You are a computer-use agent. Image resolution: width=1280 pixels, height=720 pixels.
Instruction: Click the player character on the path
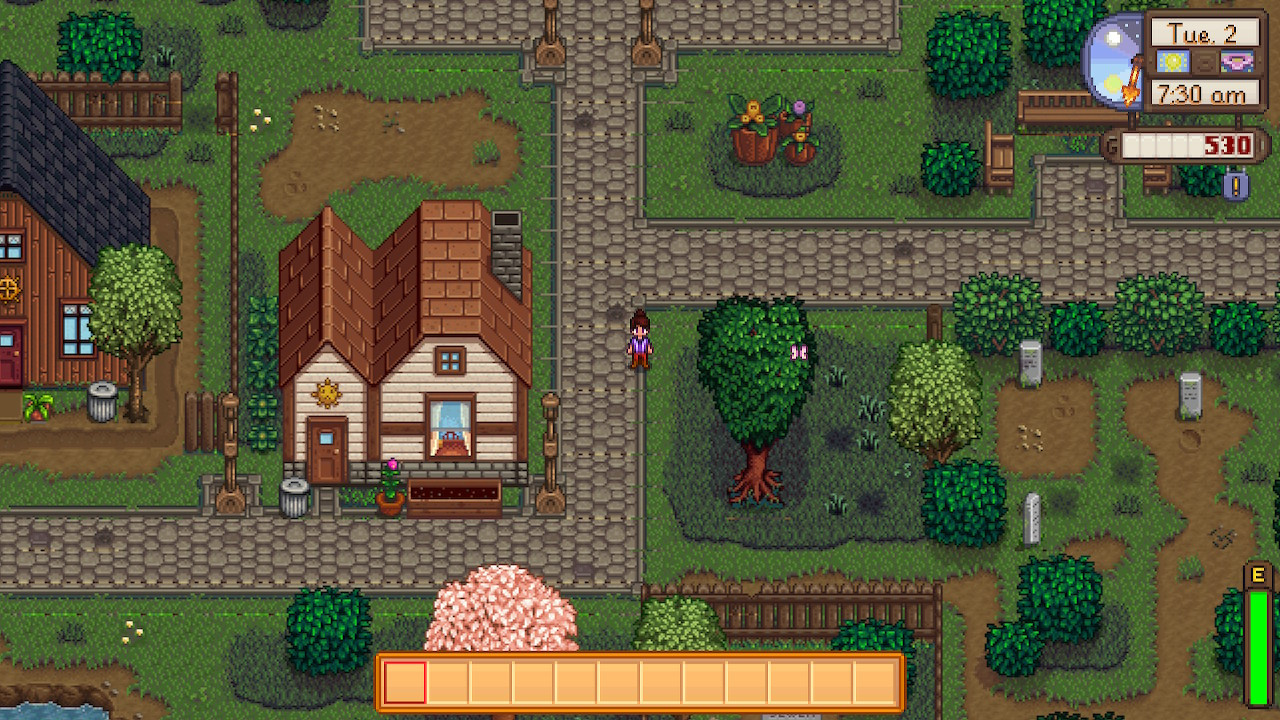pyautogui.click(x=640, y=340)
